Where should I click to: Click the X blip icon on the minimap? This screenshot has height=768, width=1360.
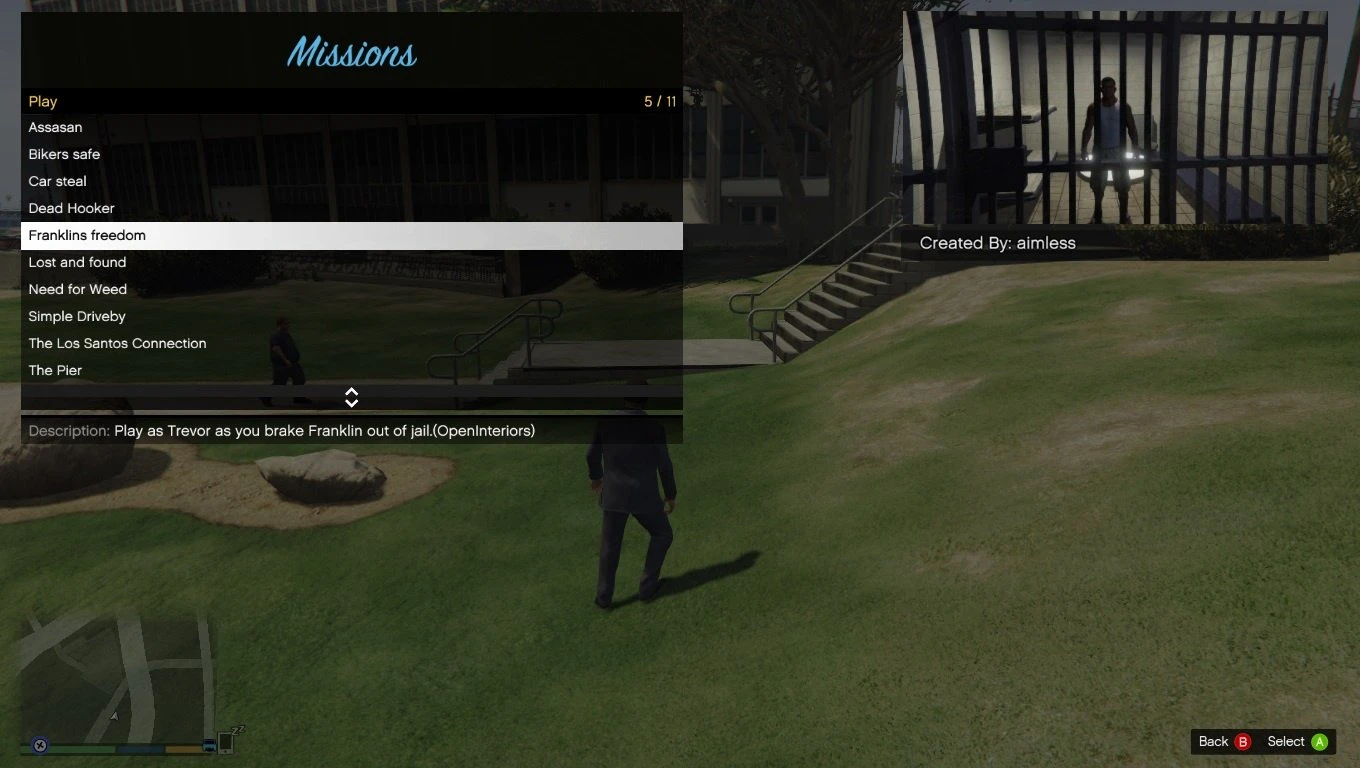click(39, 746)
